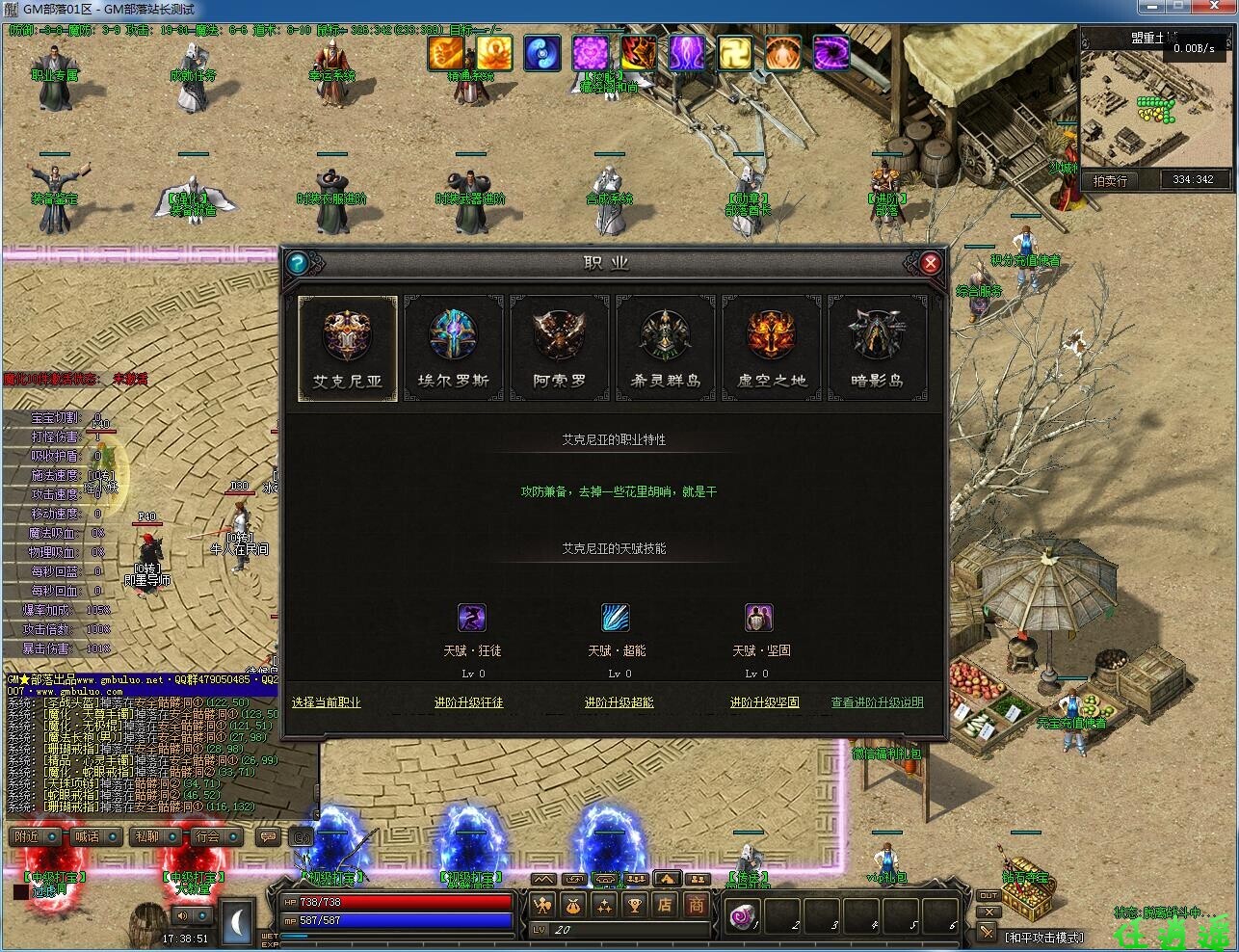Close the 职业 class window
Screen dimensions: 1239x952
(x=930, y=263)
